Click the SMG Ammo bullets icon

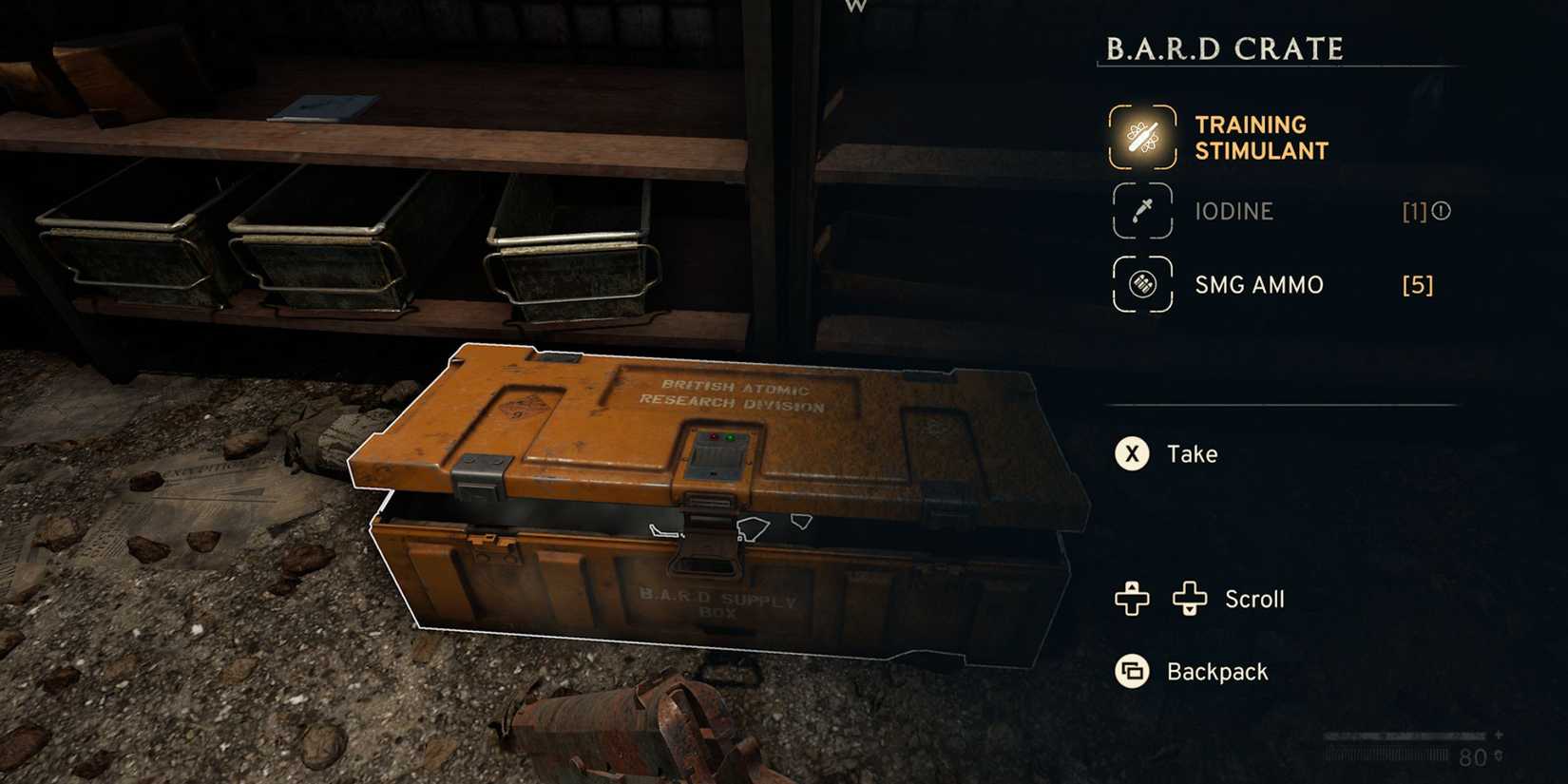pyautogui.click(x=1141, y=284)
